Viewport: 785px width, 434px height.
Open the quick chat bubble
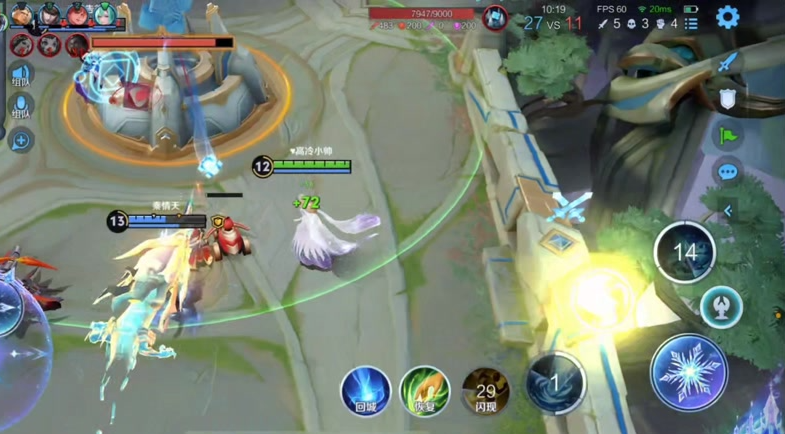[727, 172]
